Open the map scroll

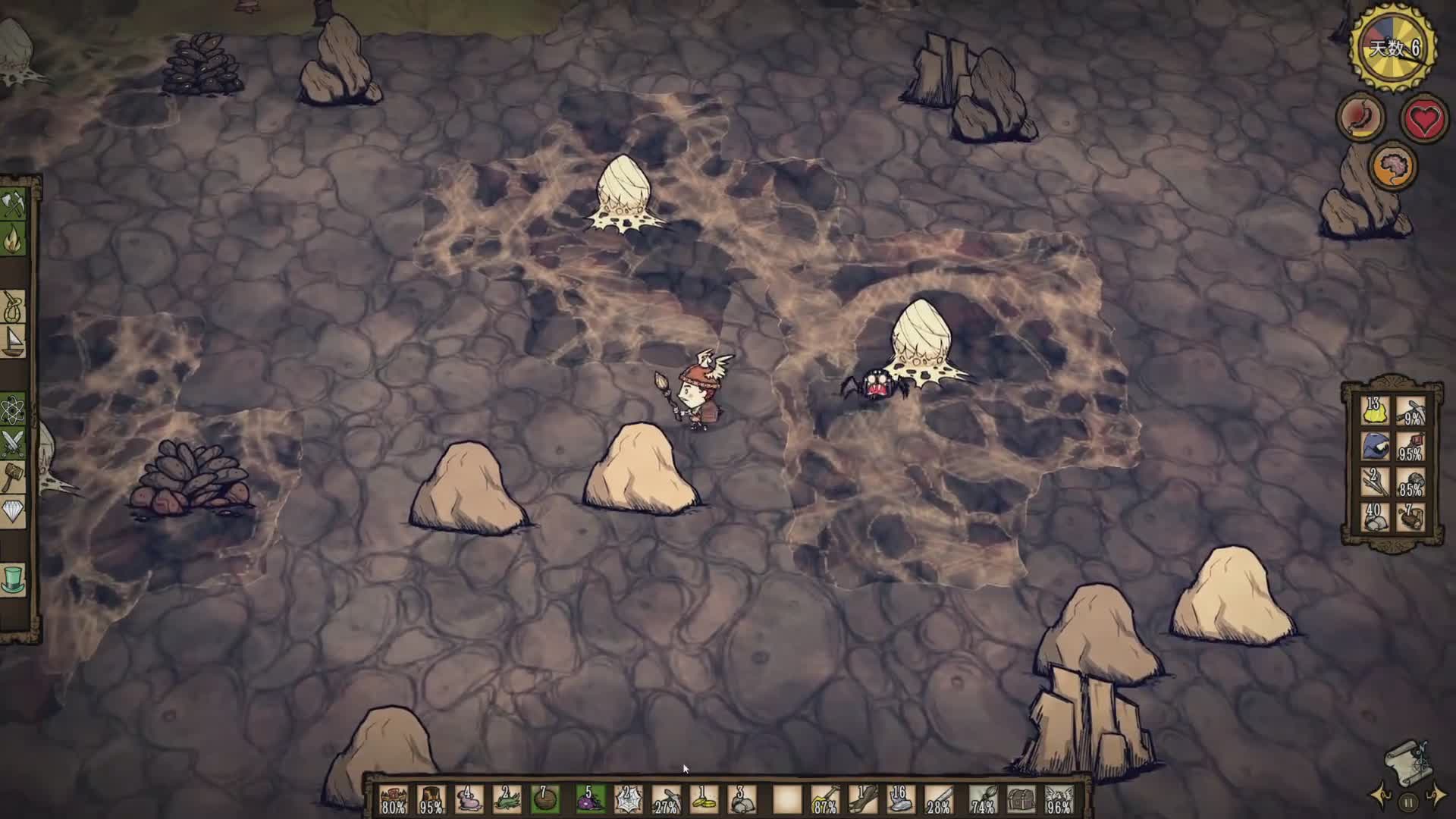tap(1409, 762)
